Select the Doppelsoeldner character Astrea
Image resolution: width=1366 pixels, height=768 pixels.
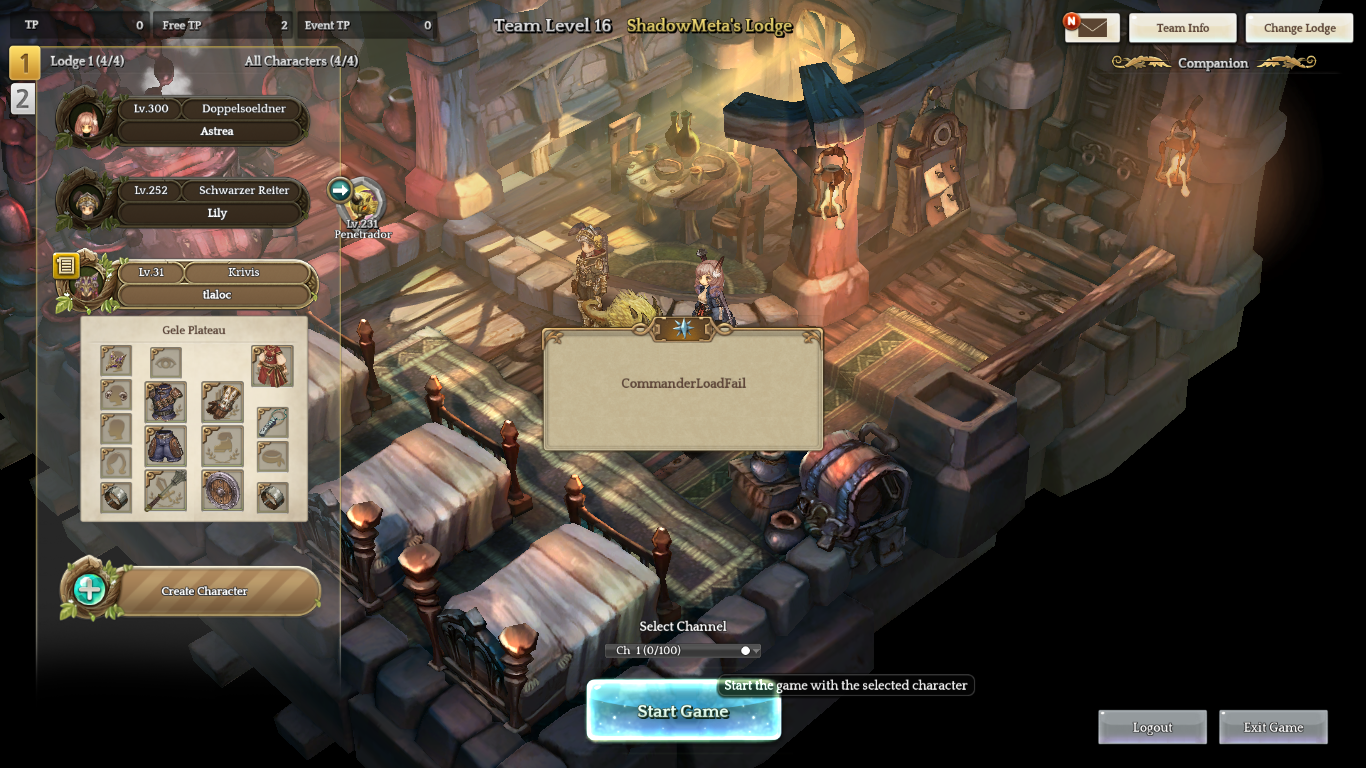click(x=210, y=120)
